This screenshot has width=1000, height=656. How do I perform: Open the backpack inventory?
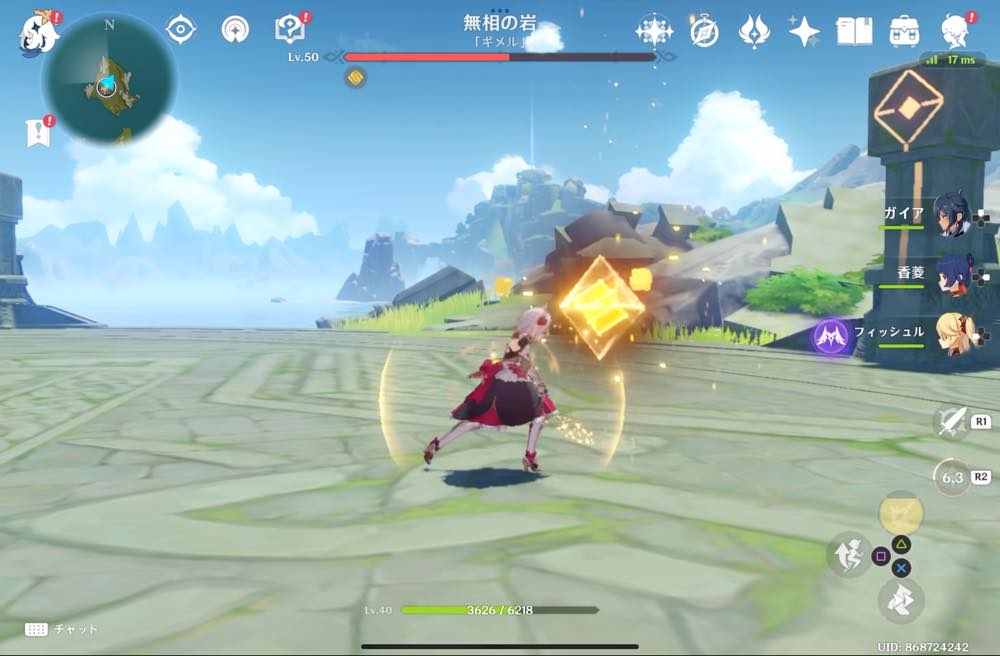905,32
